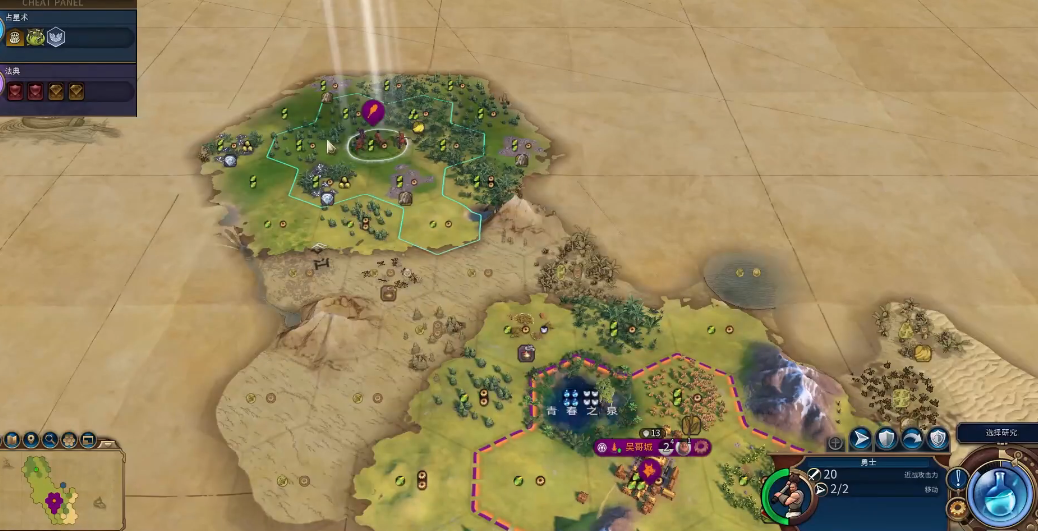Click the minimap options screen icon
The width and height of the screenshot is (1038, 531).
88,439
